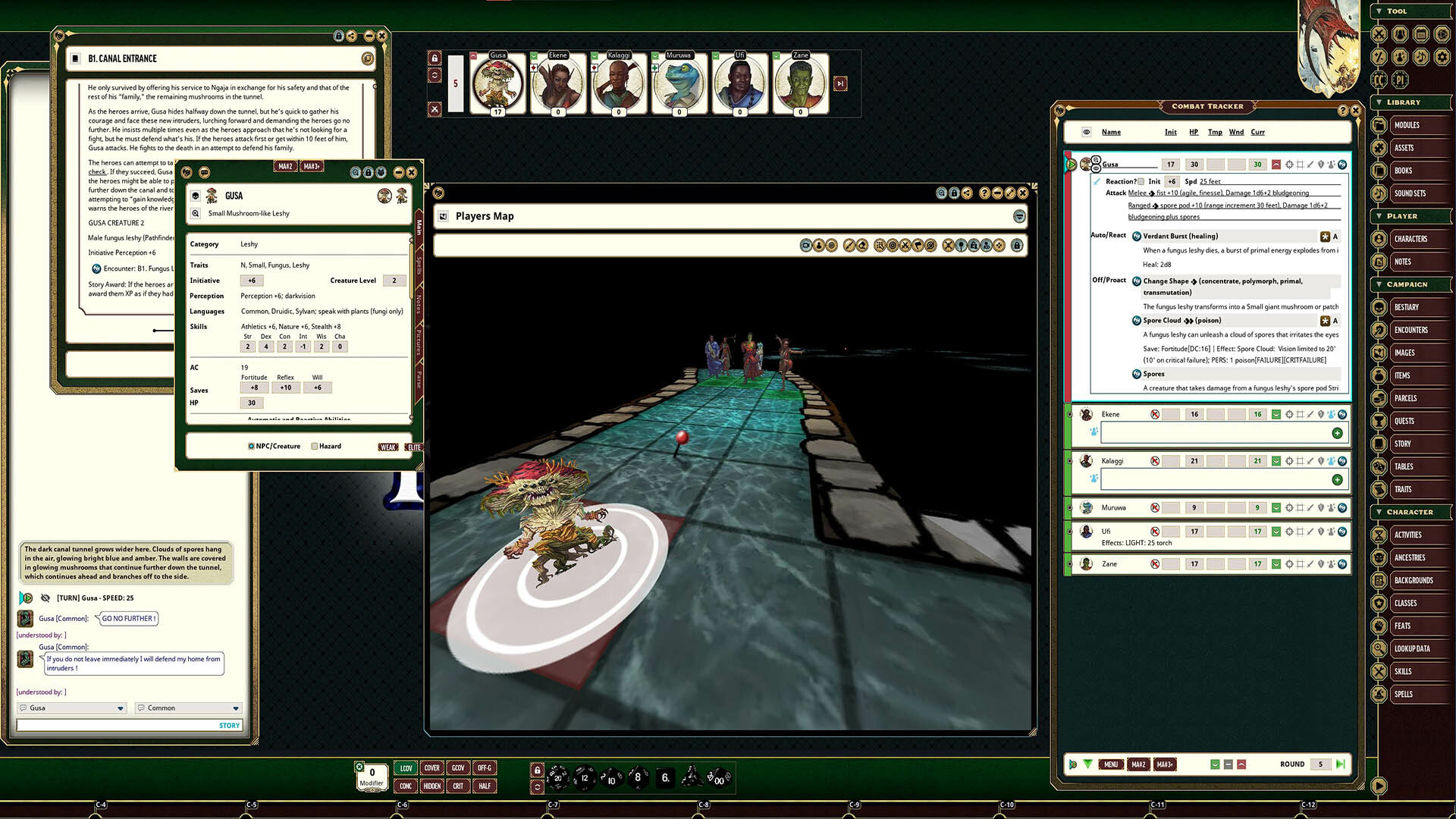Open the Characters panel under Player
Image resolution: width=1456 pixels, height=819 pixels.
(1410, 239)
